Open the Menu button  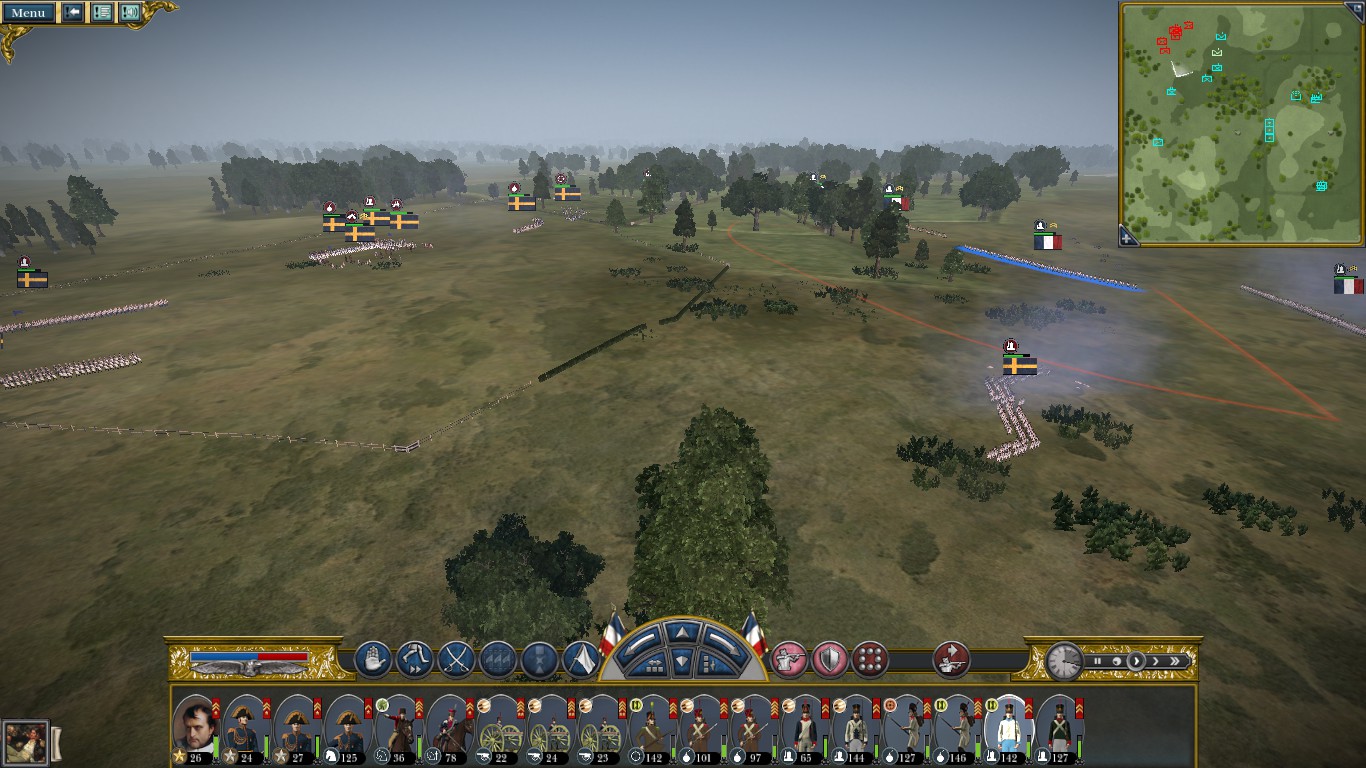pos(28,13)
